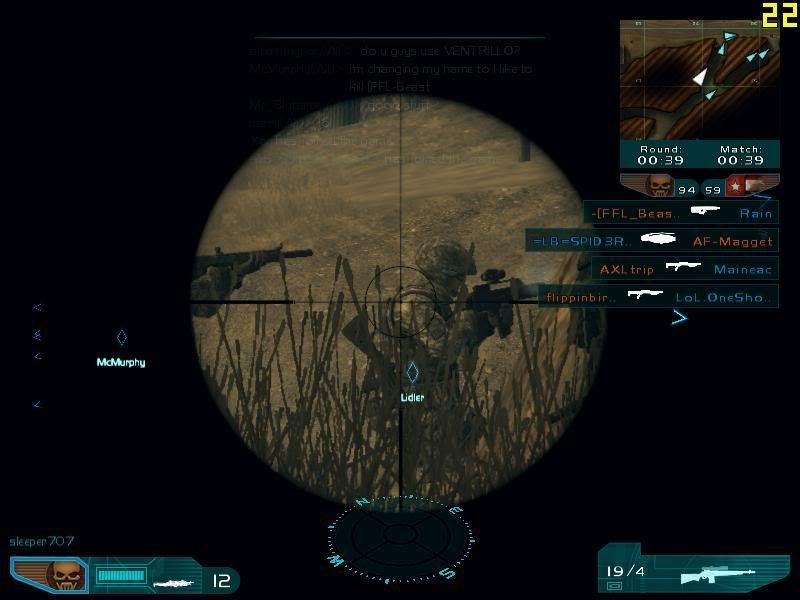
Task: Click the kill feed row naming Rain
Action: point(681,213)
